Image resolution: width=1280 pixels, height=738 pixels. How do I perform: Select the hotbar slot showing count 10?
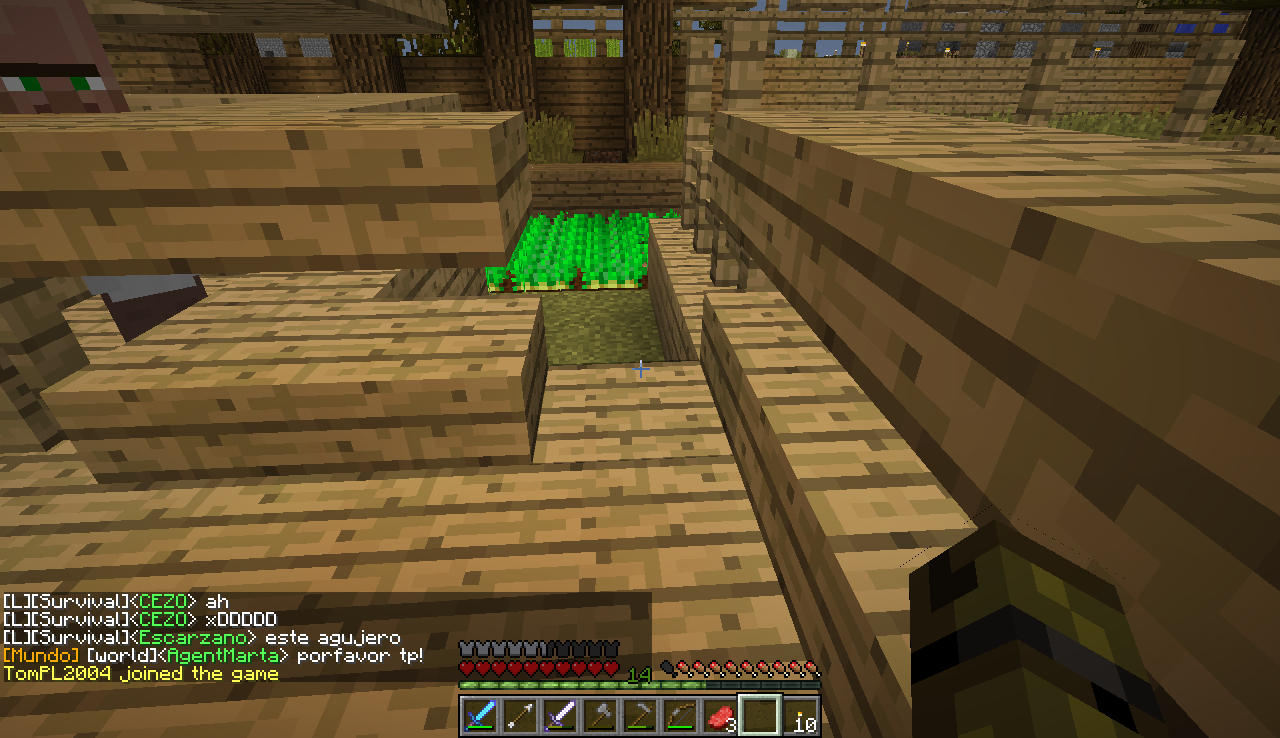(x=800, y=716)
